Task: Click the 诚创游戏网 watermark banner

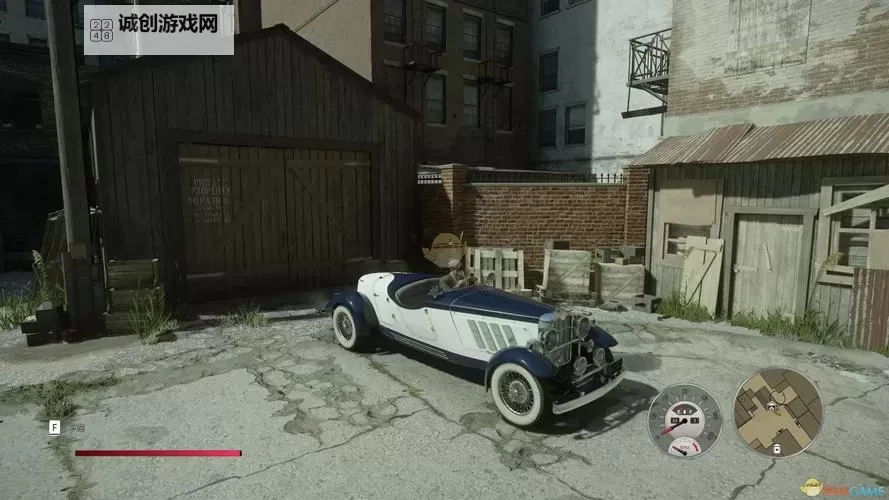Action: [160, 30]
